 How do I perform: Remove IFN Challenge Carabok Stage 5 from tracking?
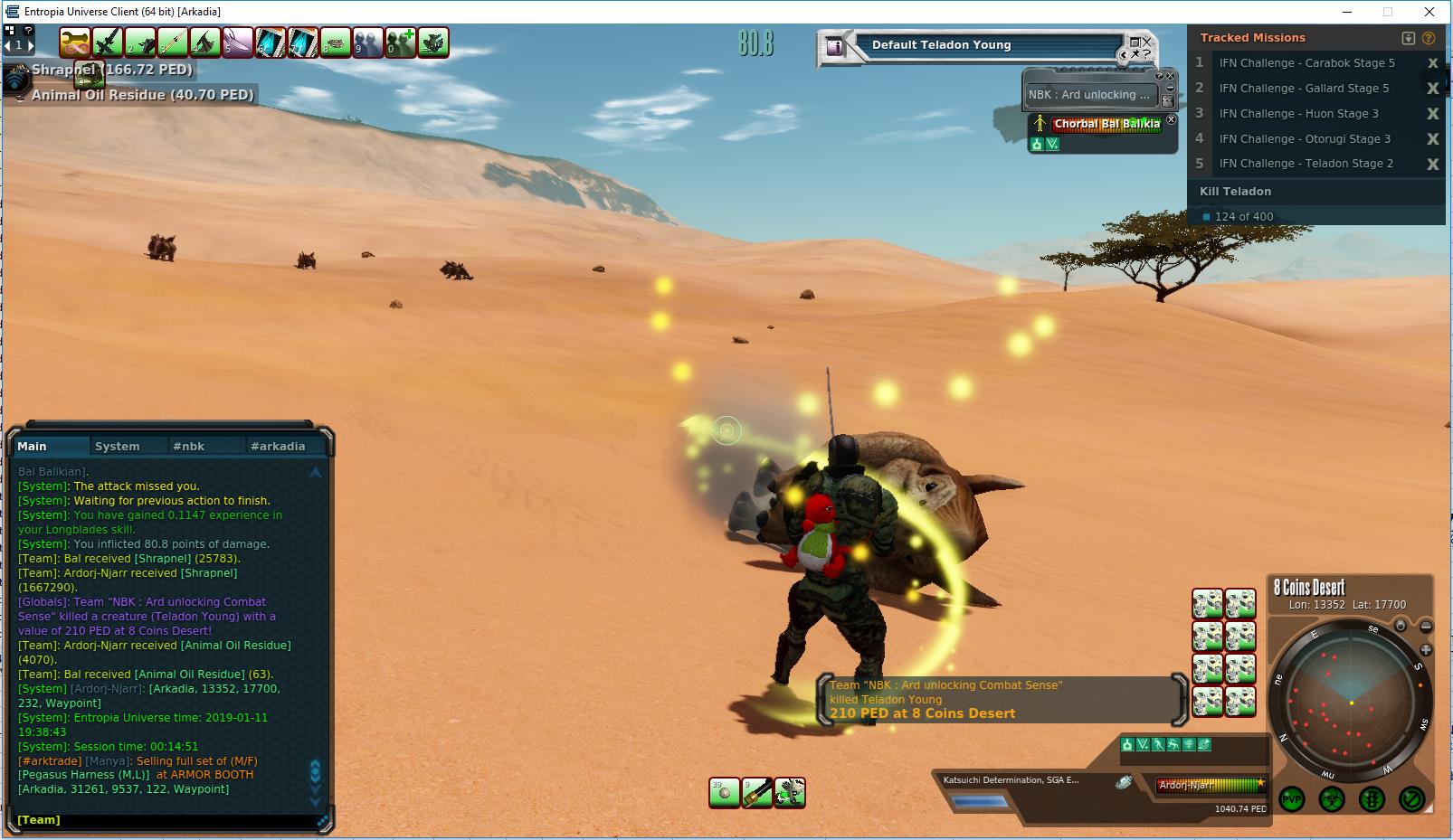(1432, 63)
